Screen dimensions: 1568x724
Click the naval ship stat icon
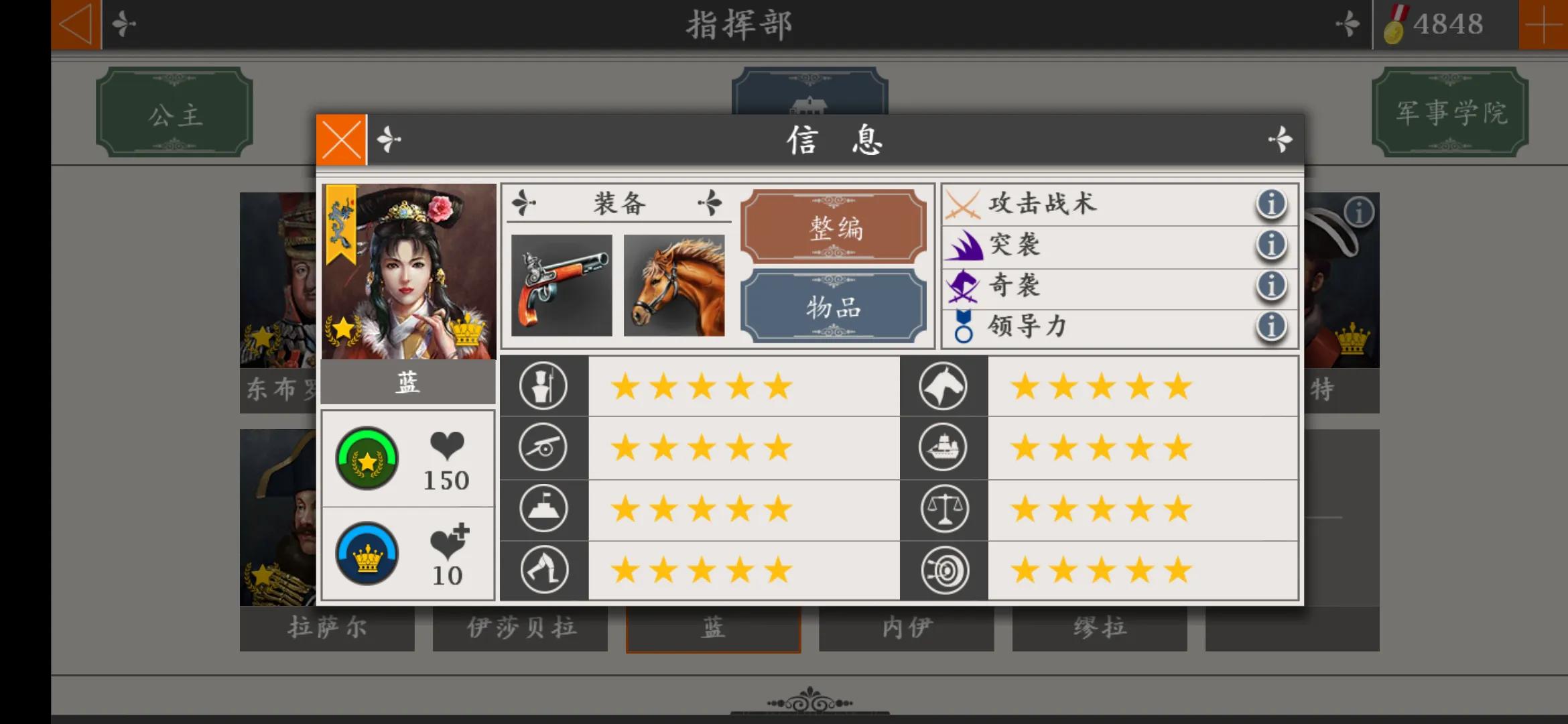pyautogui.click(x=943, y=447)
